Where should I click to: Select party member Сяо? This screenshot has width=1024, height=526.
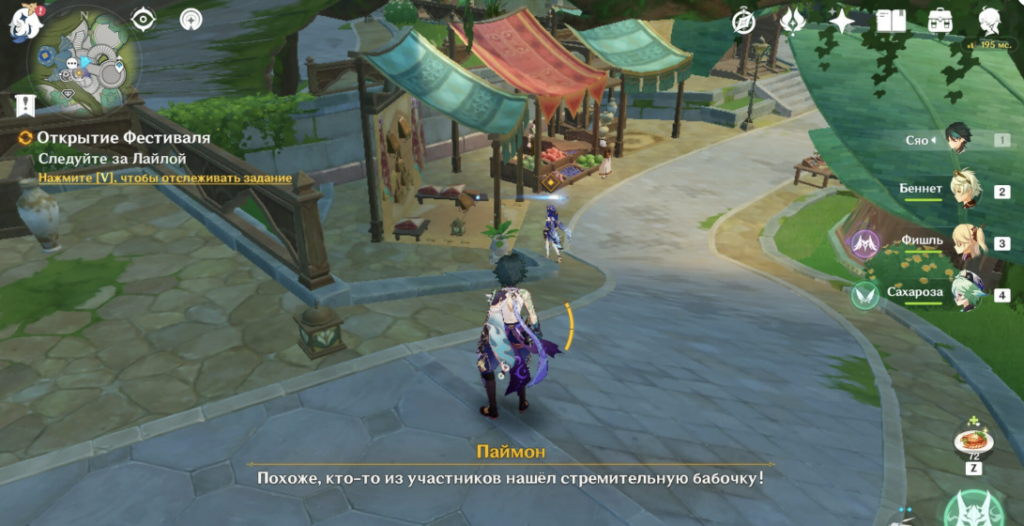tap(958, 140)
